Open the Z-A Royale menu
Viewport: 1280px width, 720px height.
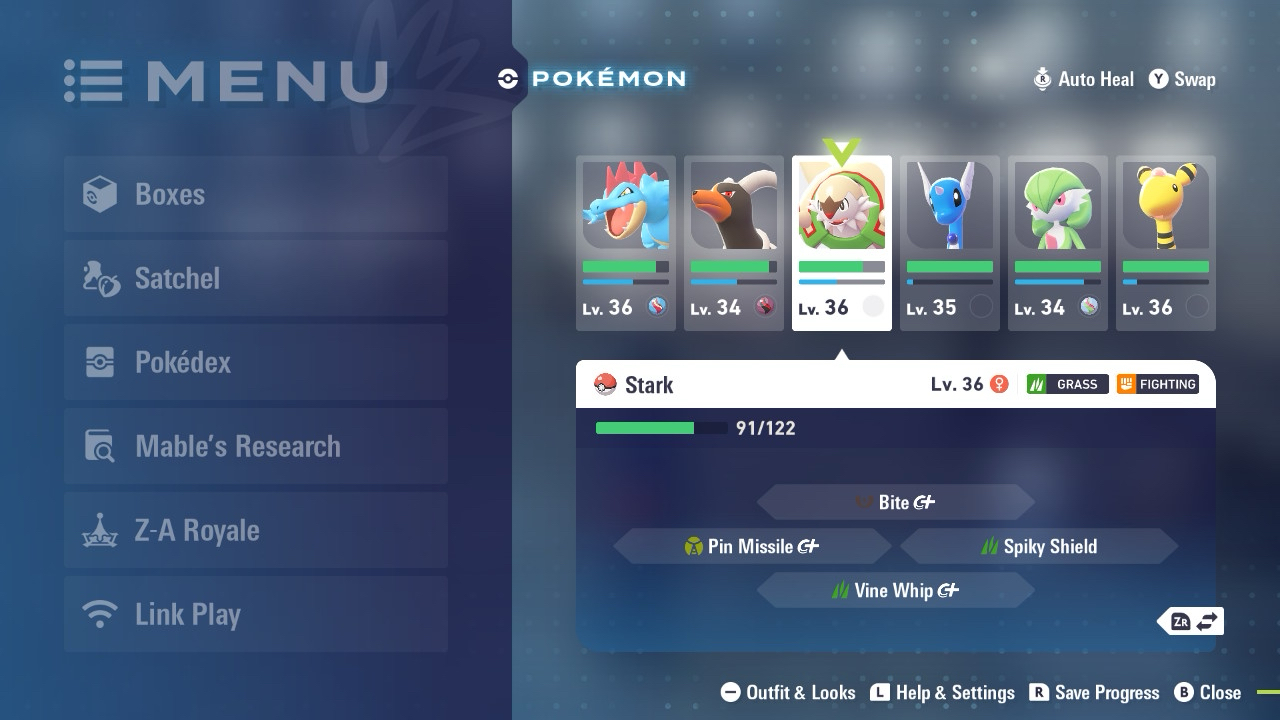pyautogui.click(x=256, y=530)
